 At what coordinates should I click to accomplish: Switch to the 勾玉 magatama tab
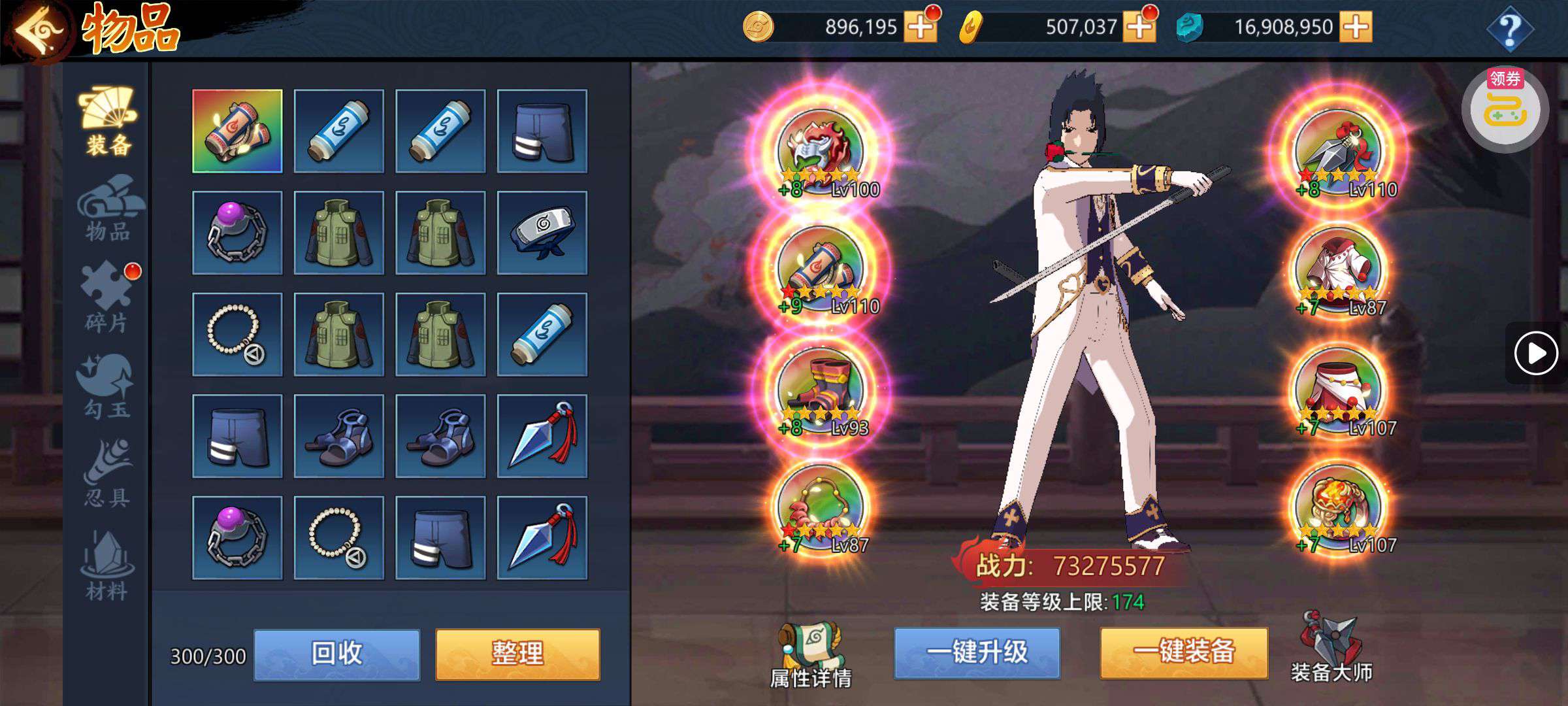[x=108, y=386]
